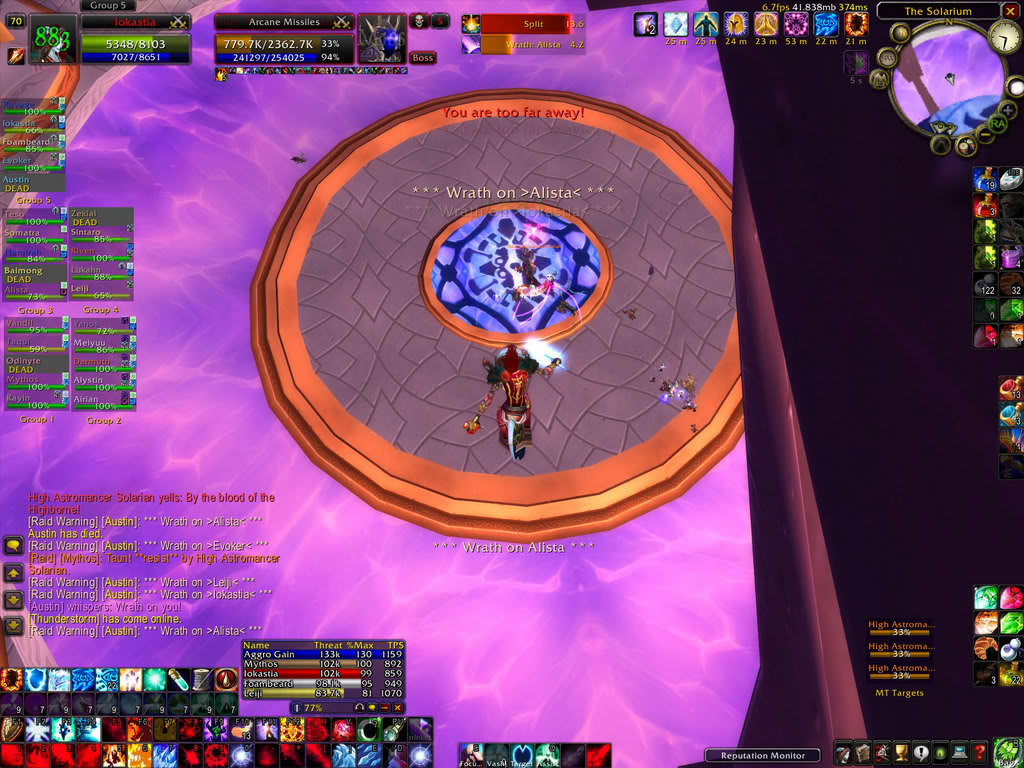
Task: Use the potion vial action slot
Action: 177,680
